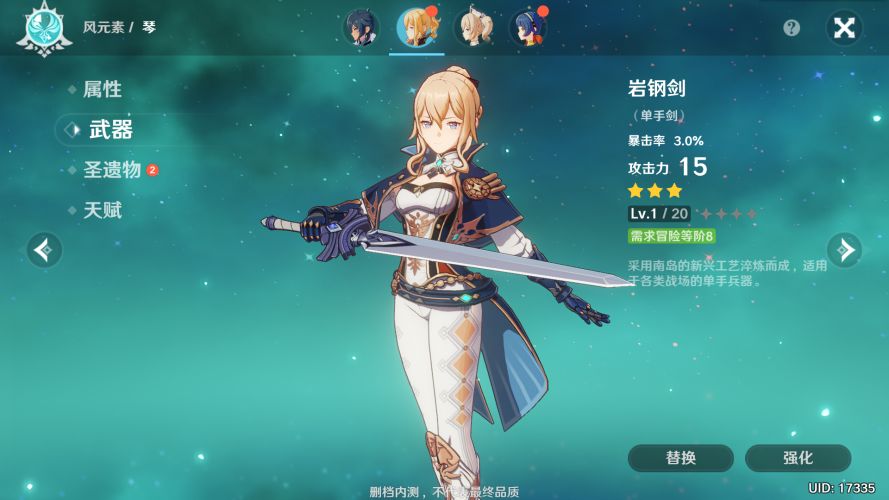Click the 强化 enhance weapon button

[798, 458]
